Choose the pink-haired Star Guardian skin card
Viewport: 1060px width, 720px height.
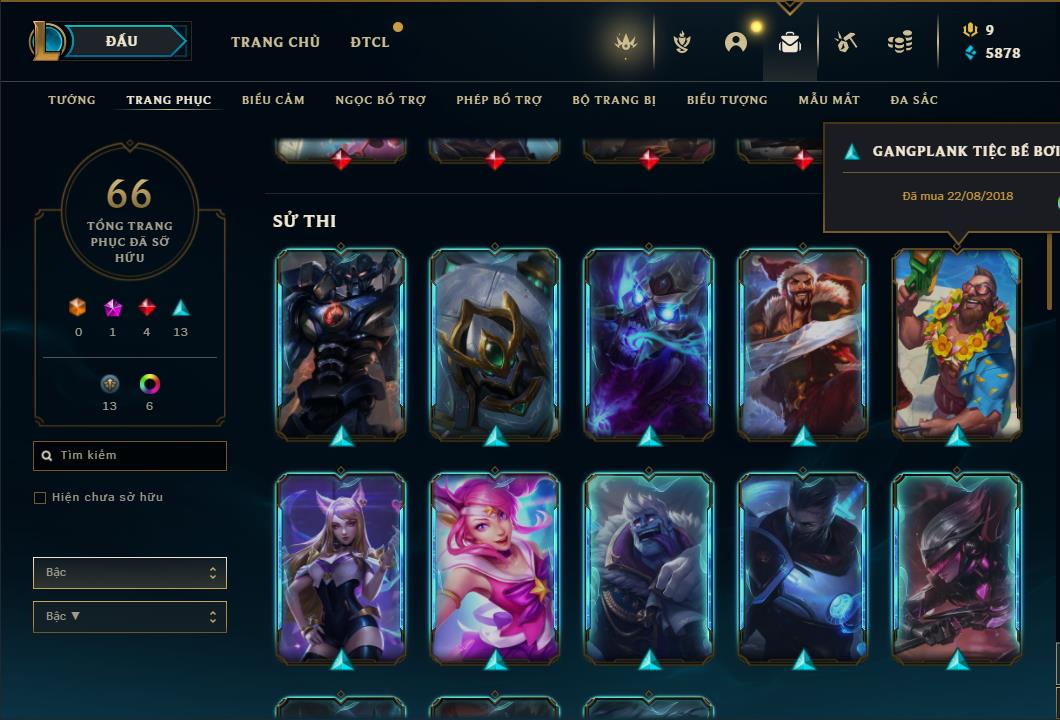pyautogui.click(x=495, y=568)
